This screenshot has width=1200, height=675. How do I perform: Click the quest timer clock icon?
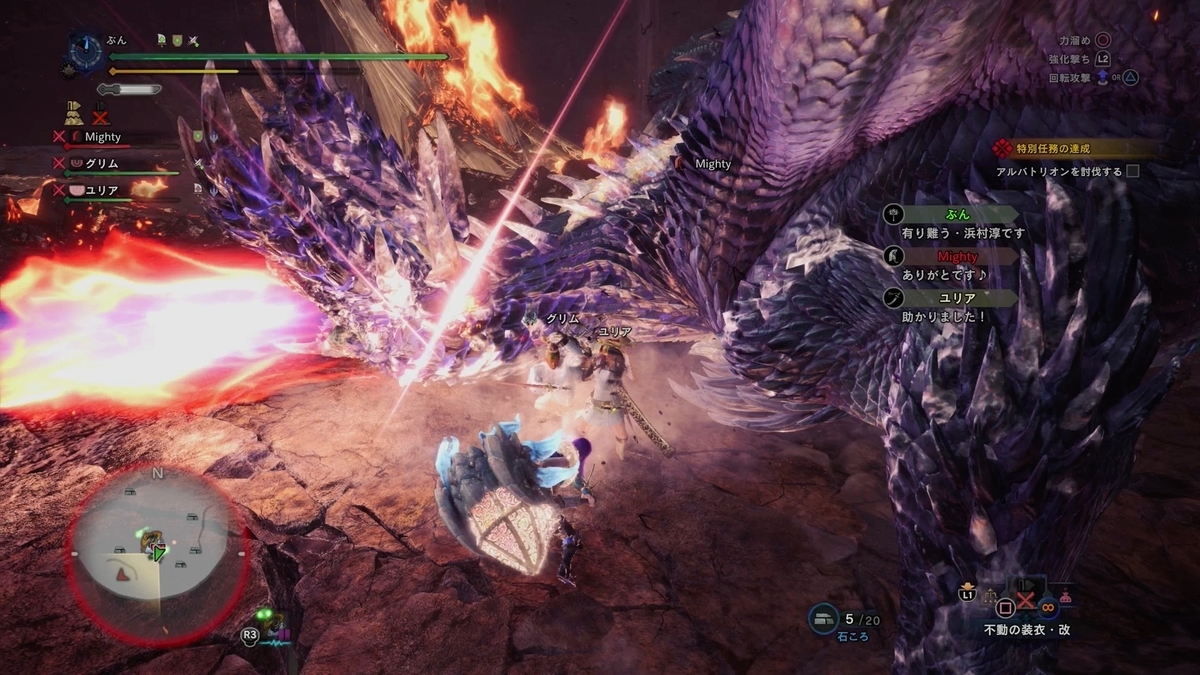pos(84,54)
